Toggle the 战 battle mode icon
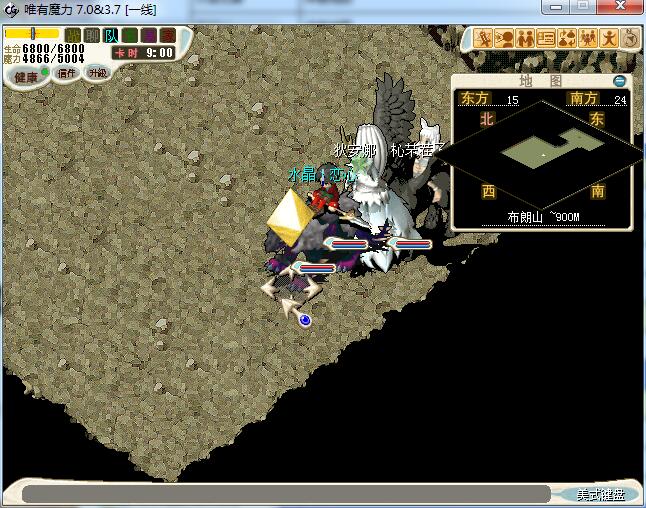The width and height of the screenshot is (646, 508). coord(73,36)
